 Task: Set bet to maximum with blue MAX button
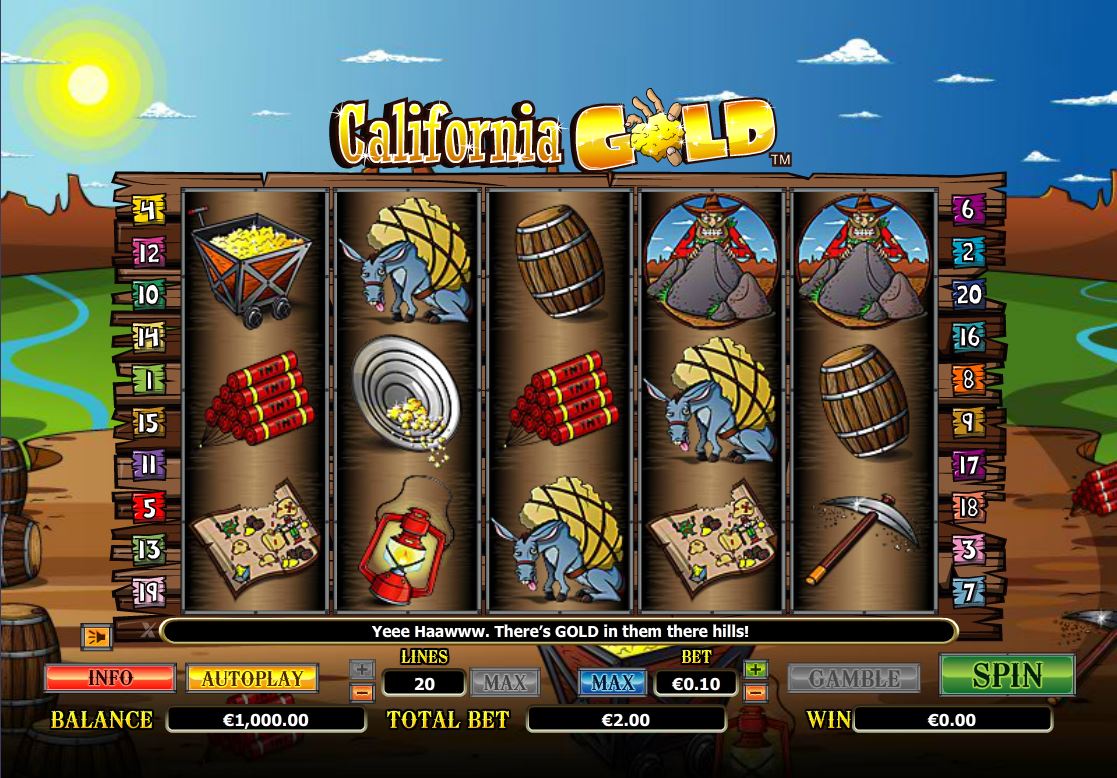point(613,682)
